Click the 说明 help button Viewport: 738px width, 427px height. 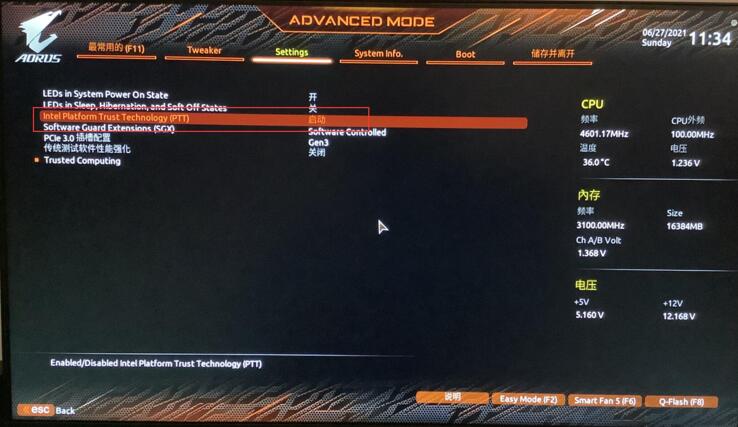point(452,399)
